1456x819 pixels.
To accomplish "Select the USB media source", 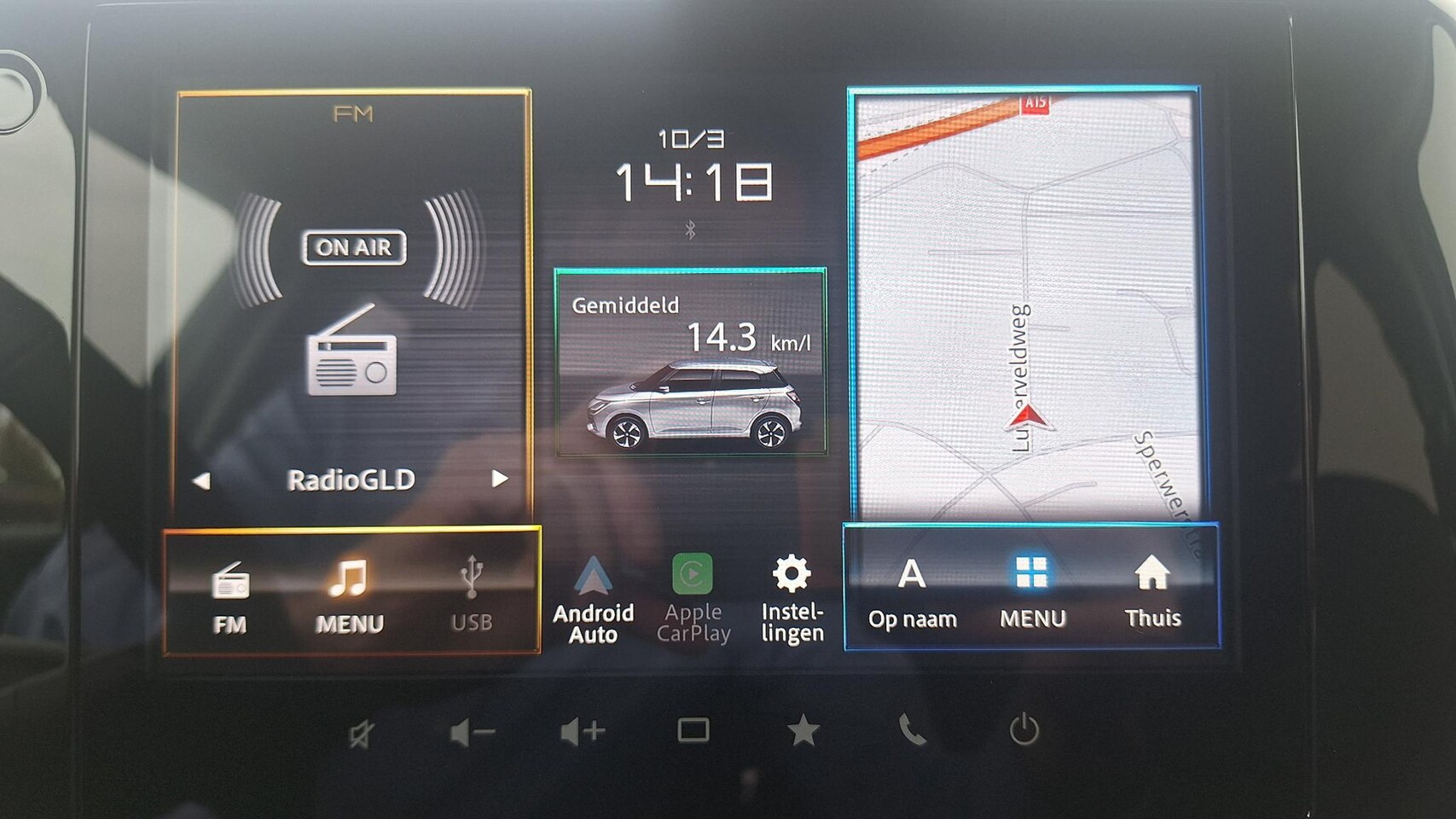I will coord(471,595).
